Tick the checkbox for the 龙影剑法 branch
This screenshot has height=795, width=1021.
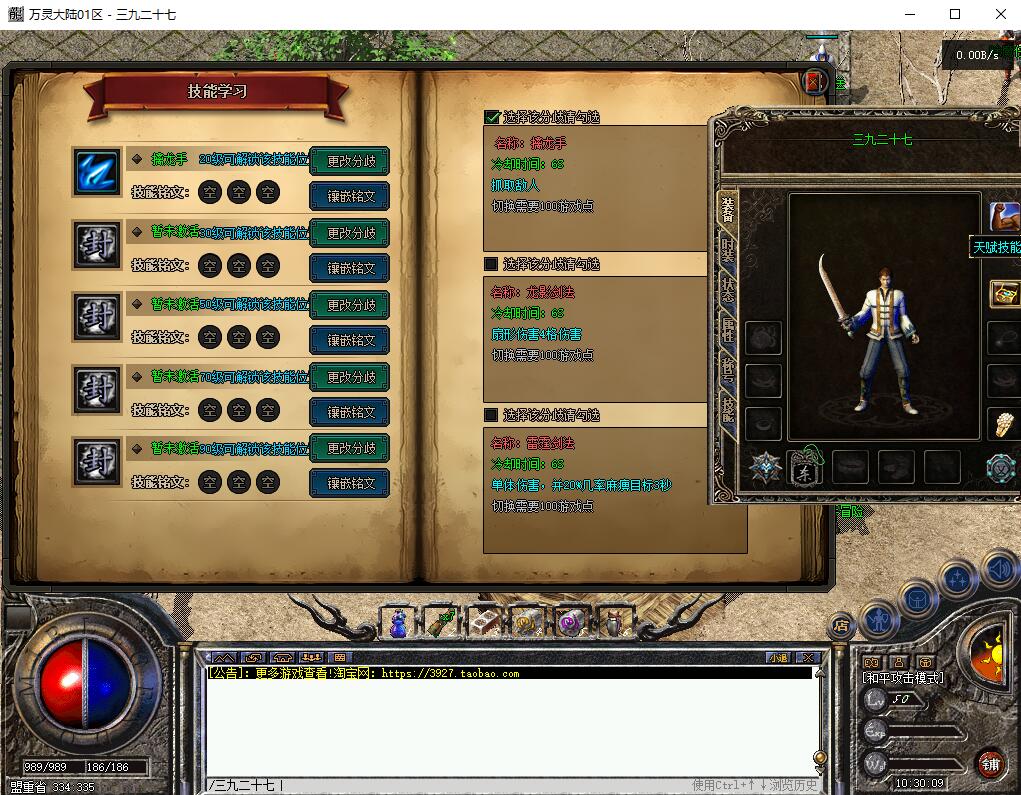coord(491,264)
